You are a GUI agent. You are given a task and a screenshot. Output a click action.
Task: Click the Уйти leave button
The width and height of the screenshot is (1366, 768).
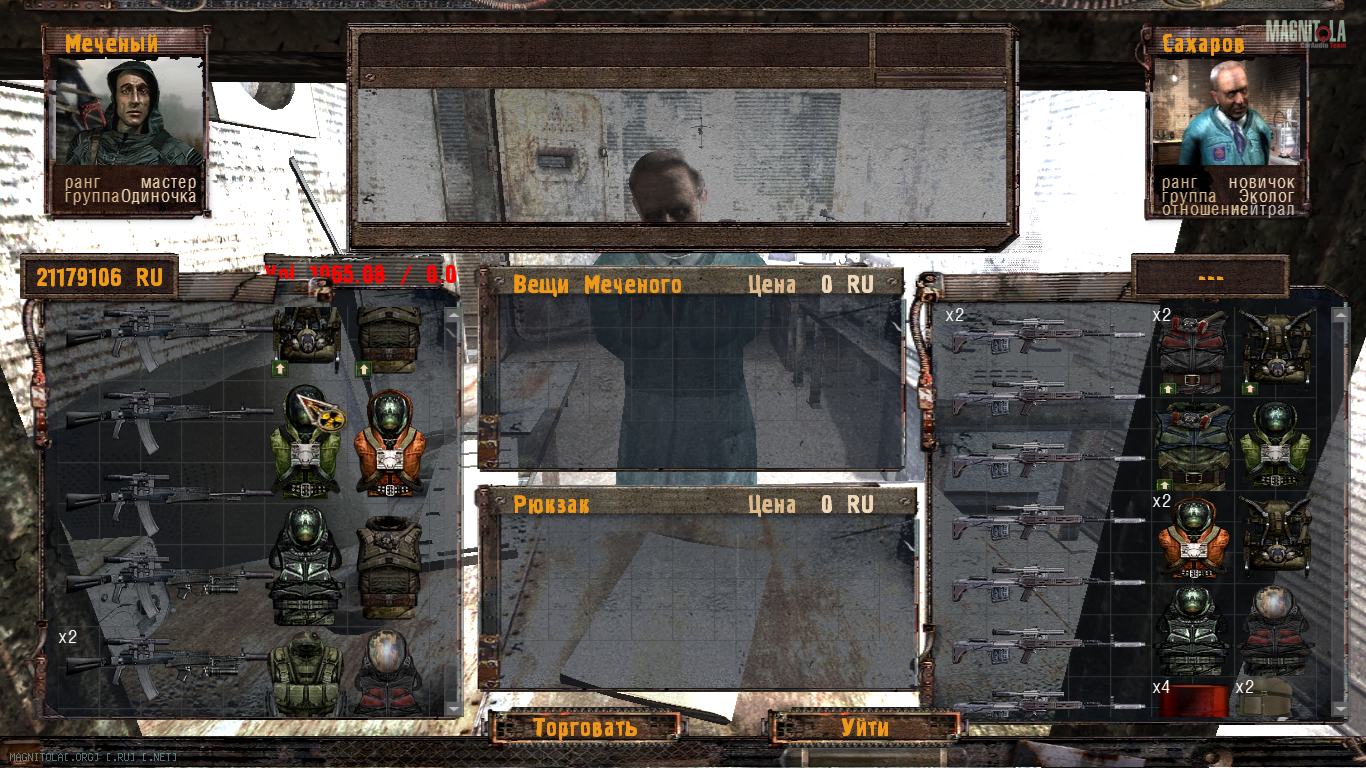tap(864, 727)
